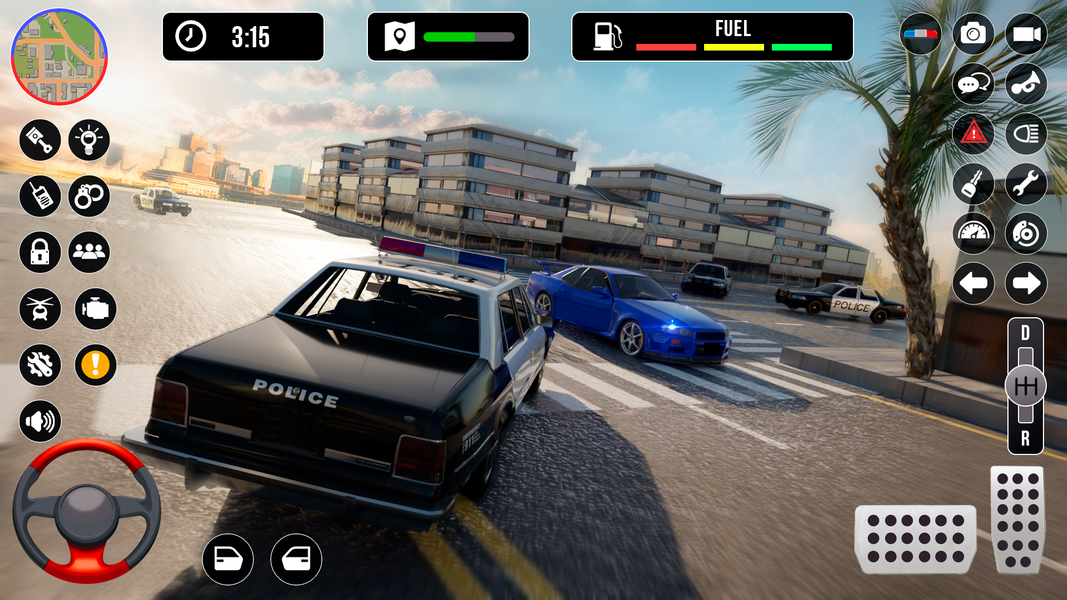Call the helicopter support icon
Viewport: 1067px width, 600px height.
coord(40,308)
